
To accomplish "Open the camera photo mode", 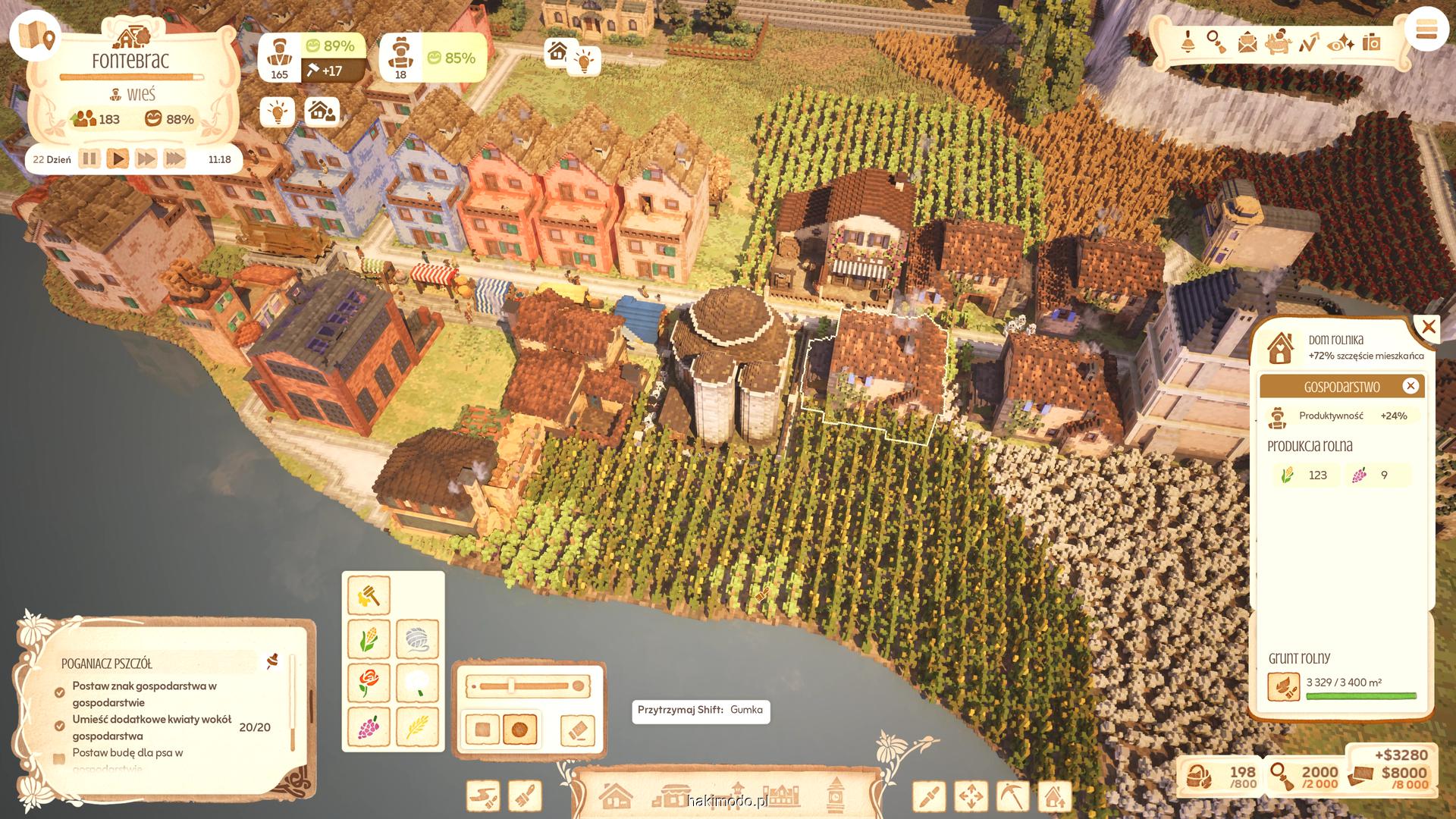I will pos(1371,42).
